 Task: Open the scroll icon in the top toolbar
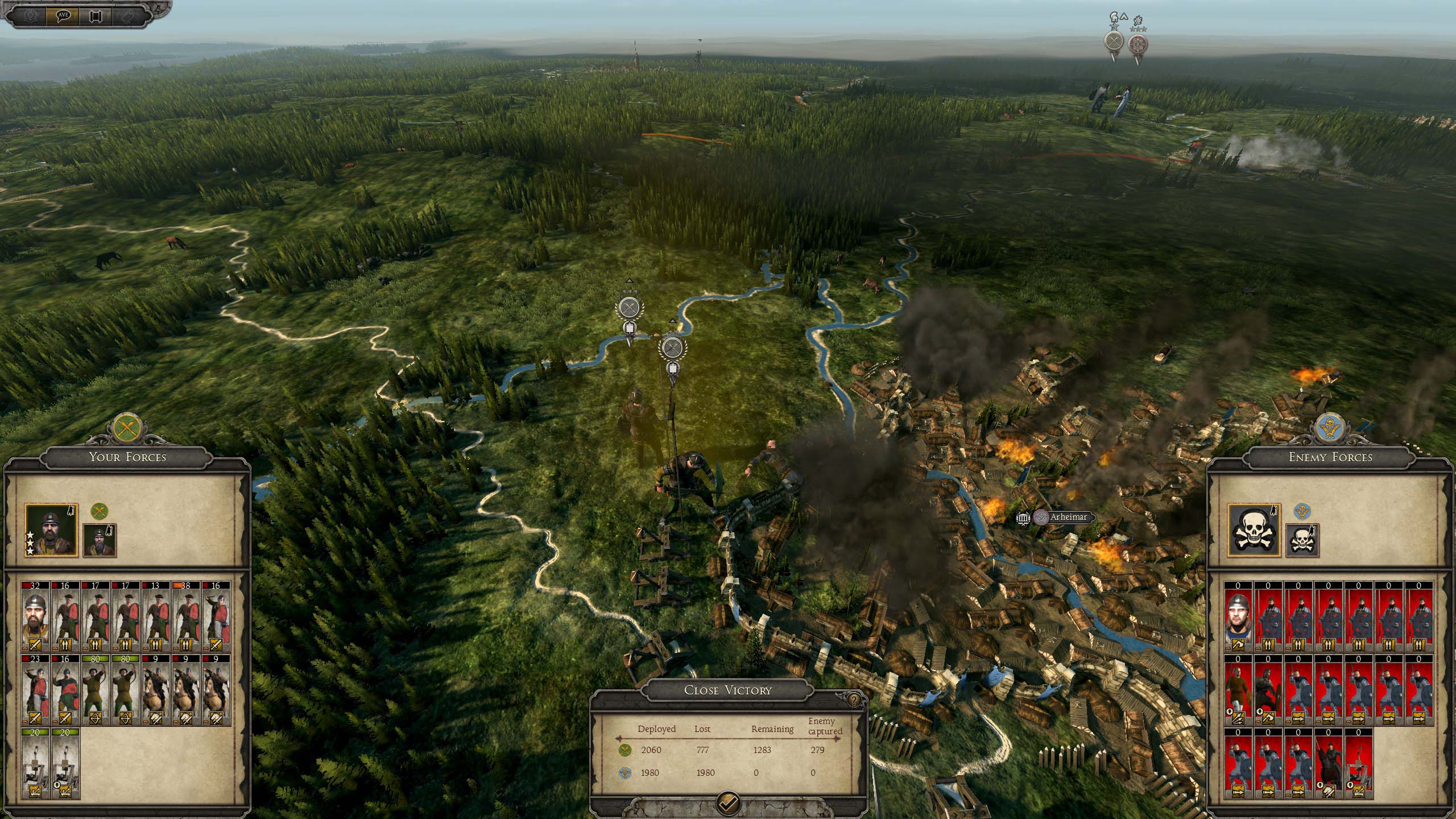(96, 16)
